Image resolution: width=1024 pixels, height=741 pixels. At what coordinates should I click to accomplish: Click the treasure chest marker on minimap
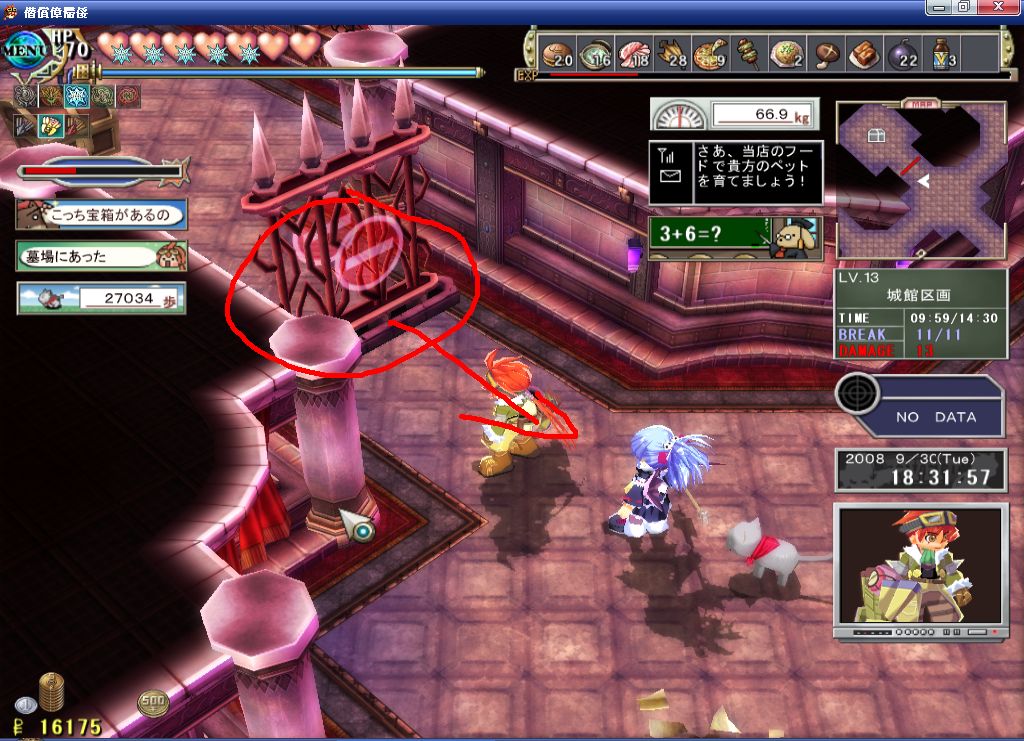coord(876,136)
